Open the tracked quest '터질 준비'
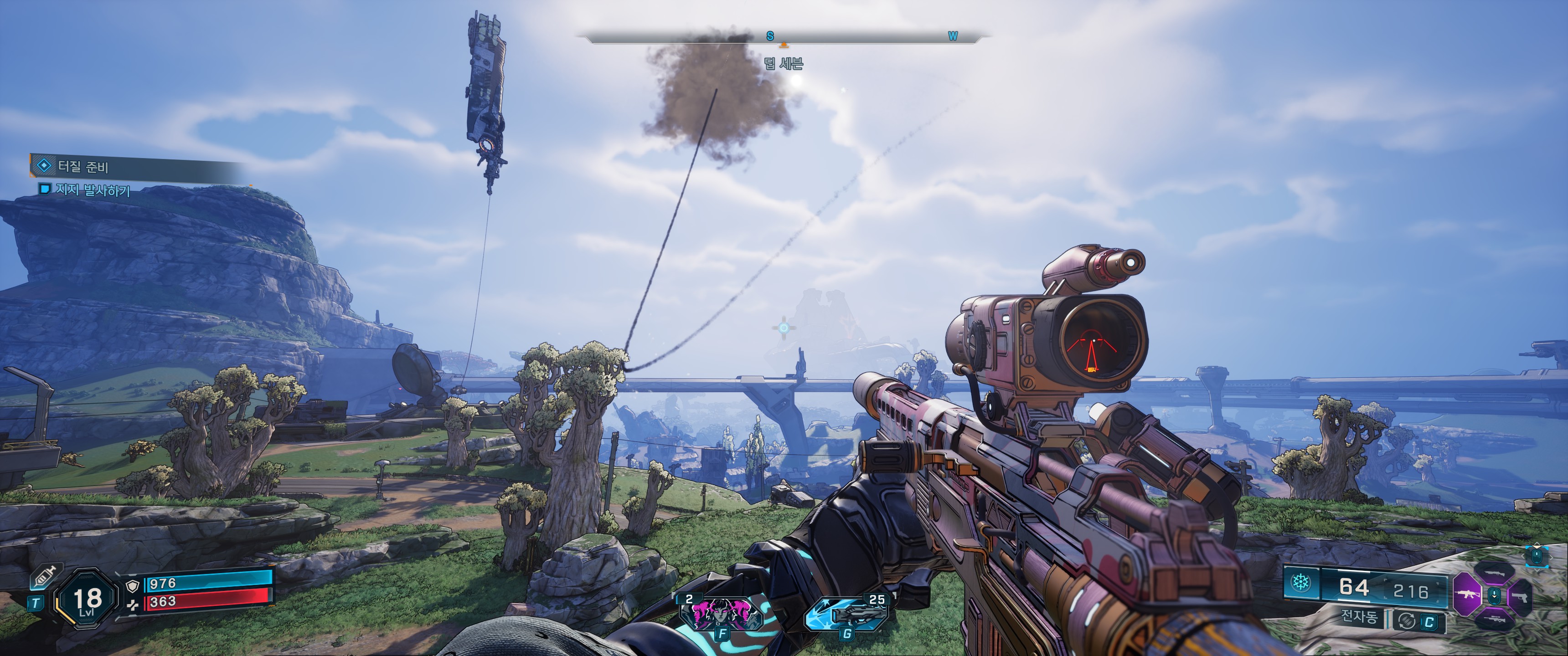The image size is (1568, 656). pyautogui.click(x=83, y=166)
